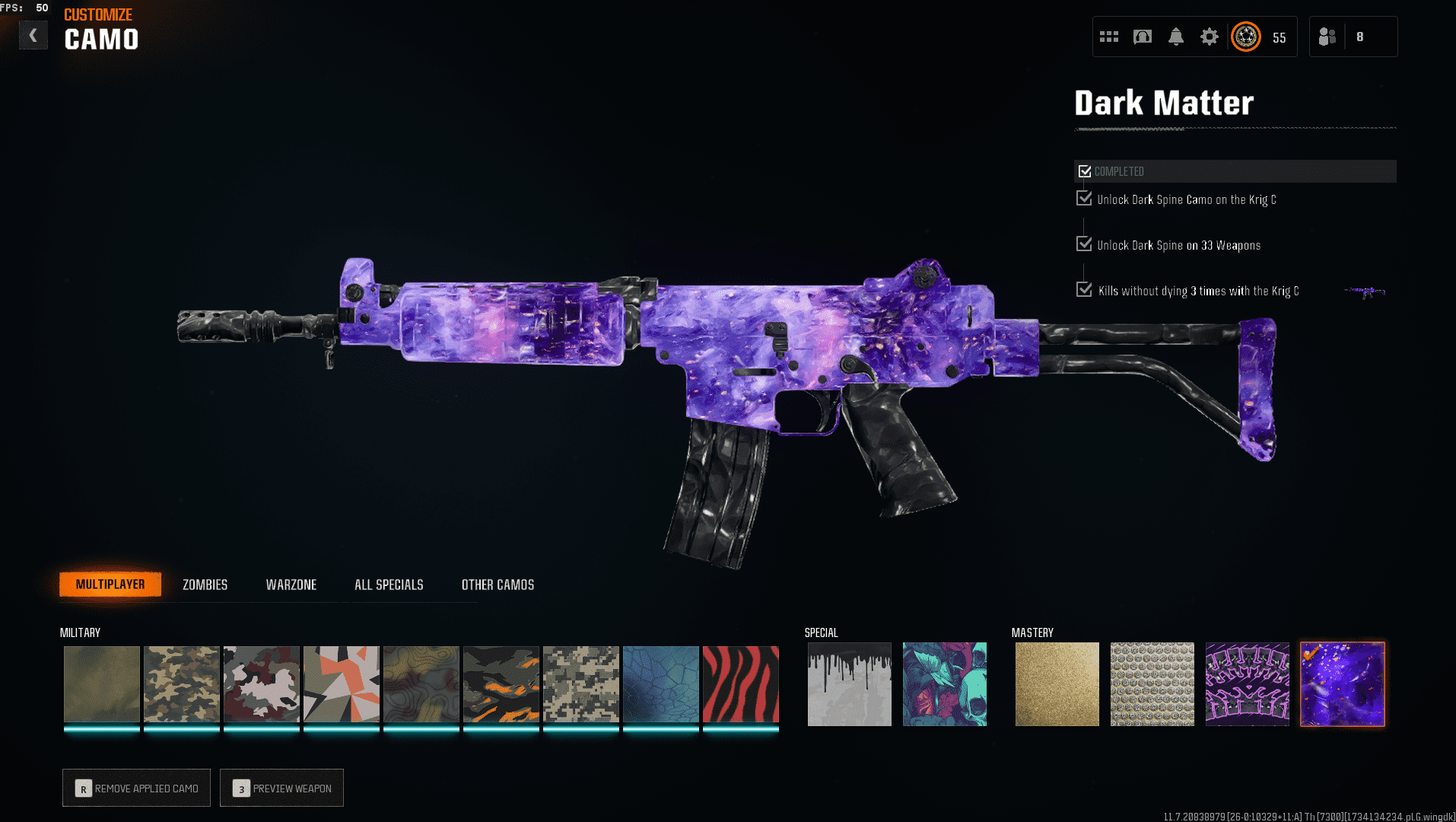Open the grid menu icon
Viewport: 1456px width, 822px height.
pos(1108,37)
